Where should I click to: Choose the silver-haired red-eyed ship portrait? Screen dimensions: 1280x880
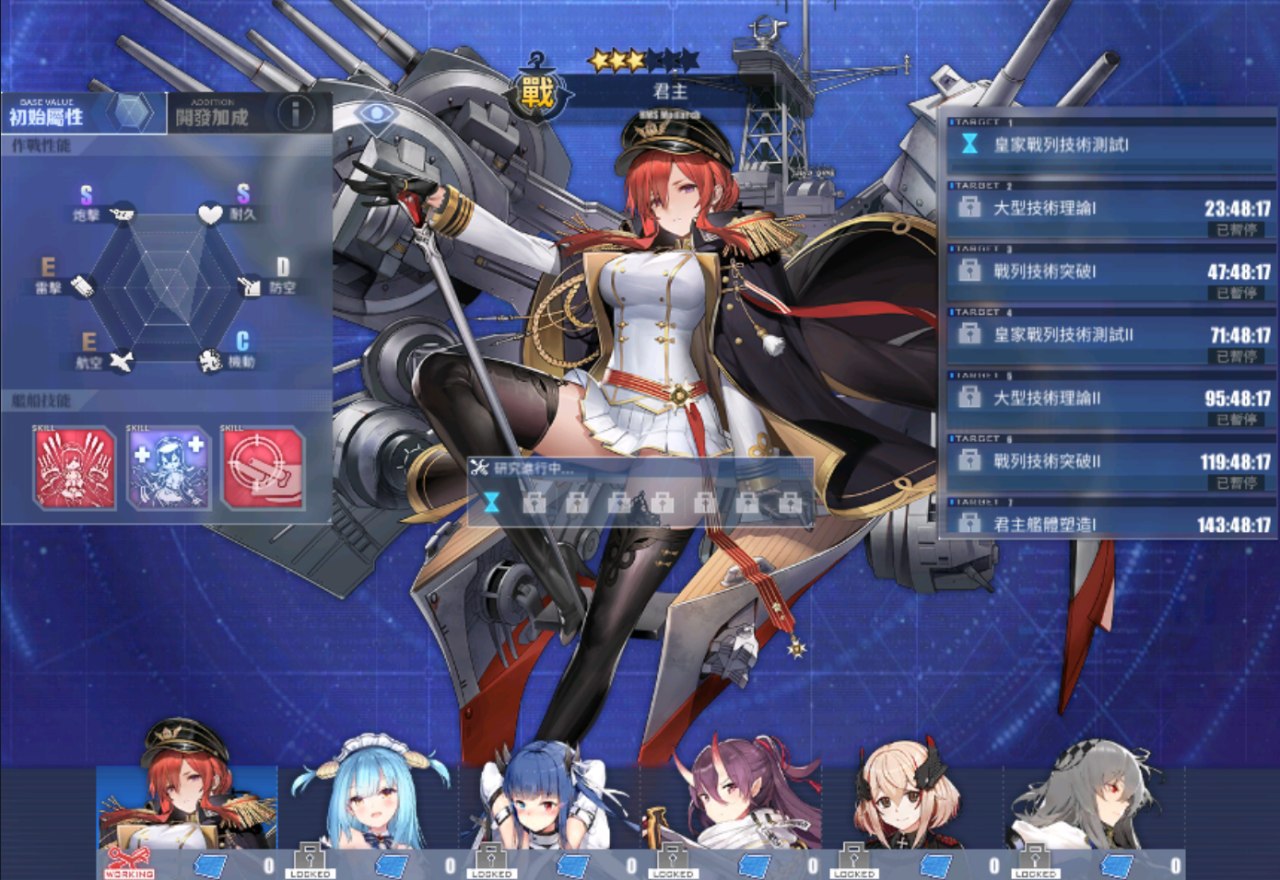point(1094,800)
